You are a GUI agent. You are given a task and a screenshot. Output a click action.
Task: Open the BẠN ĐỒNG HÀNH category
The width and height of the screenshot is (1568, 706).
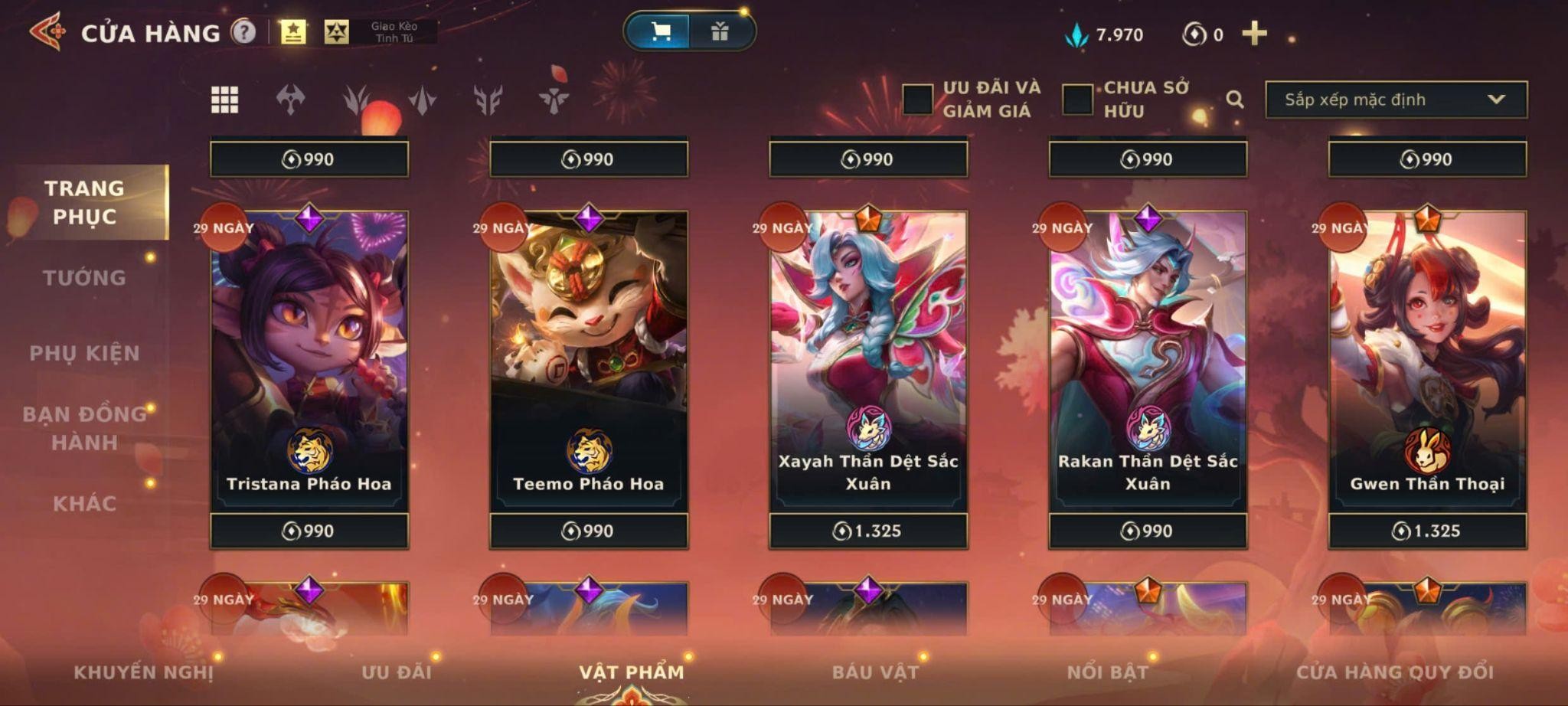84,428
